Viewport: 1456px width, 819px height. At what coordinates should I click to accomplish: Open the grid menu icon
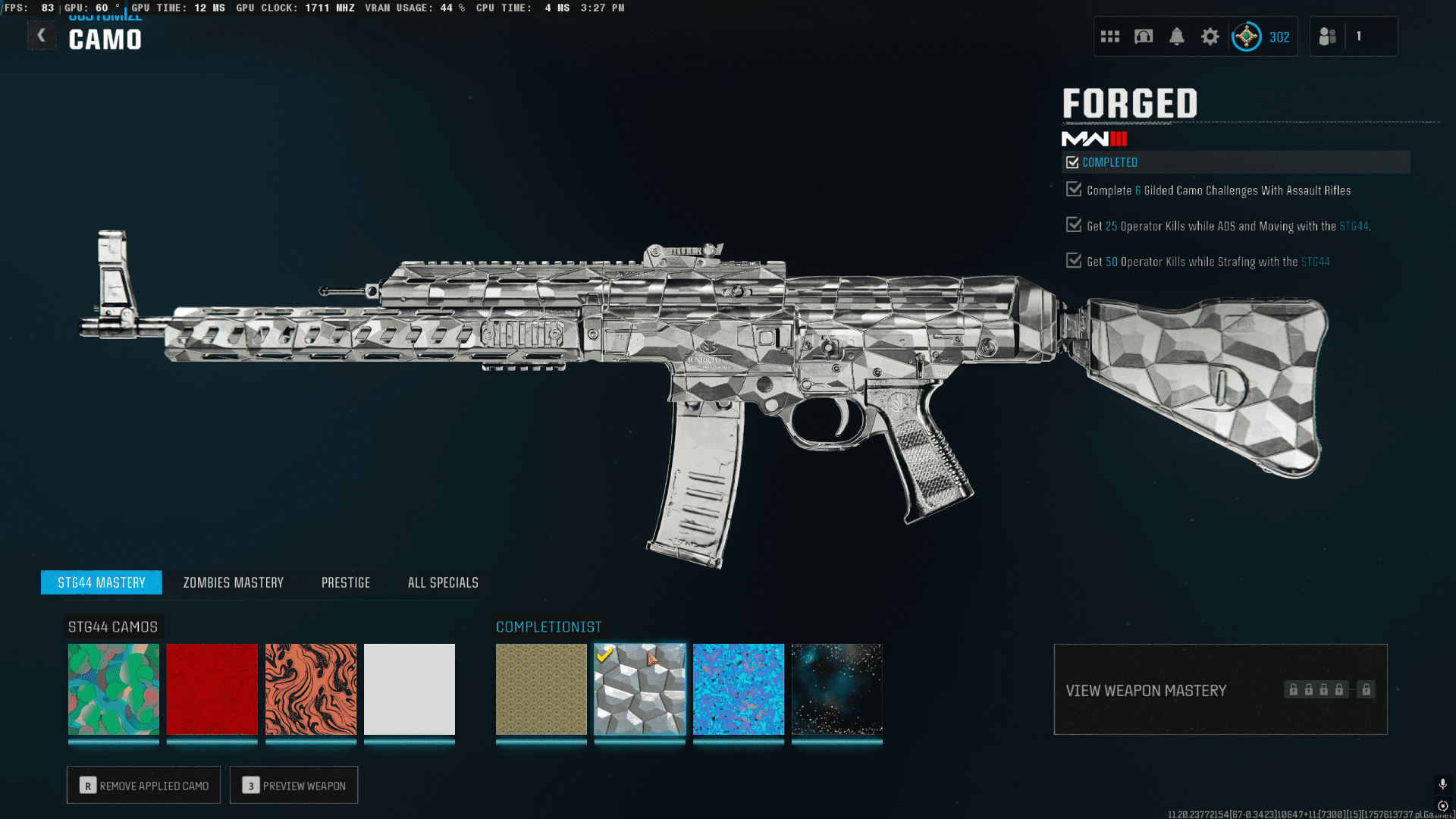click(x=1110, y=36)
